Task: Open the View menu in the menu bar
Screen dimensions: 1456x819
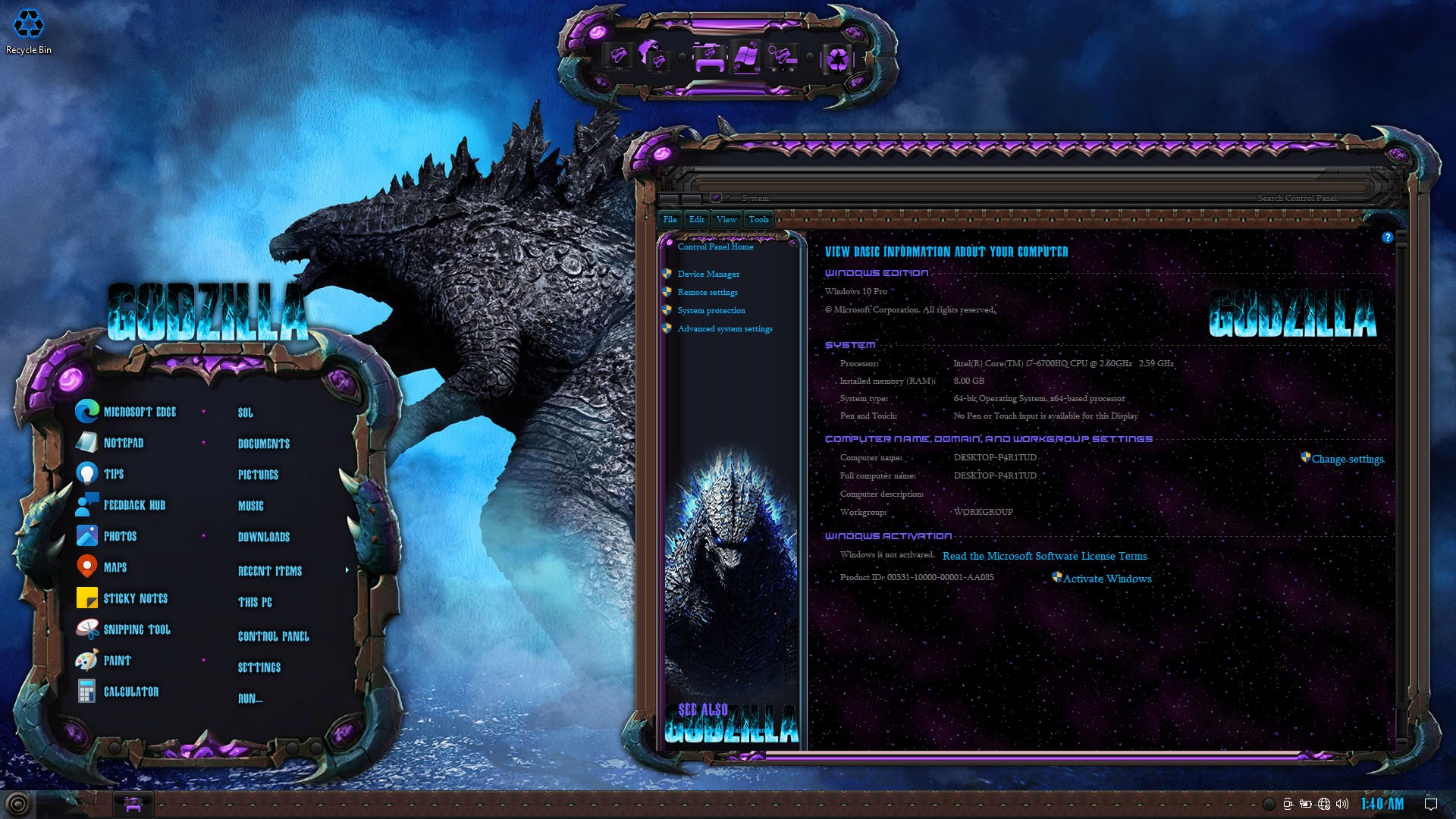Action: [x=726, y=219]
